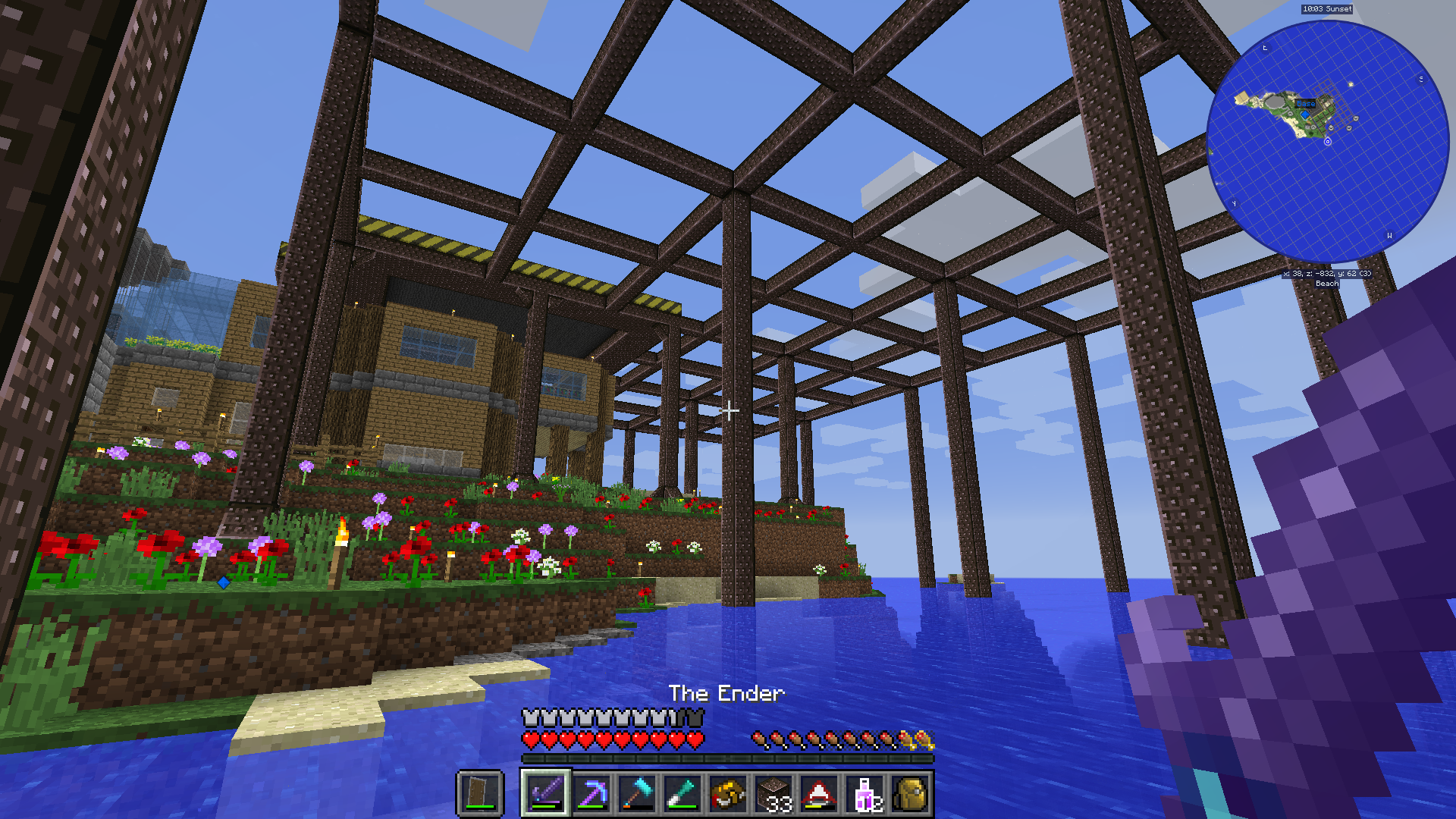Choose the dark block stack of 33
This screenshot has height=819, width=1456.
773,793
